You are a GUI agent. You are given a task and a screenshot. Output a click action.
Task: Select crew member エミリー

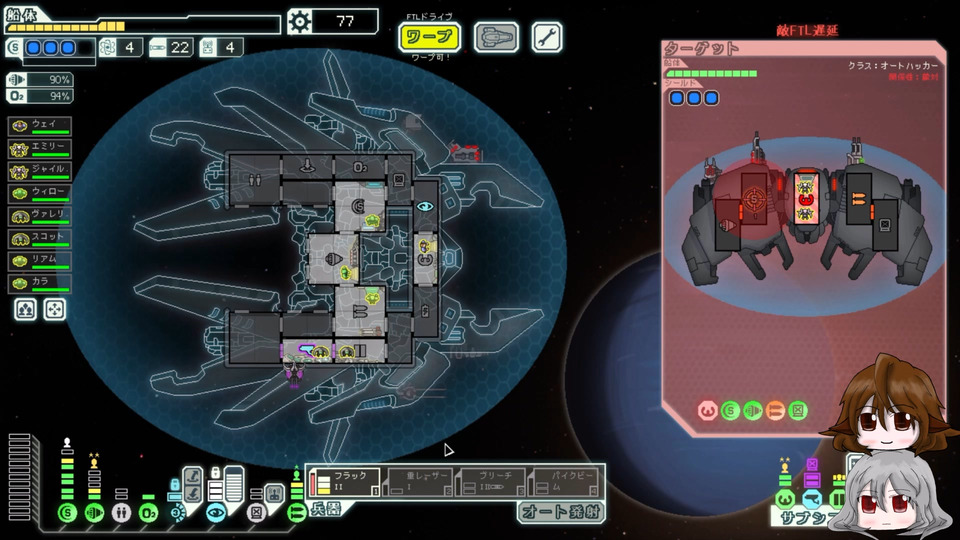point(40,147)
